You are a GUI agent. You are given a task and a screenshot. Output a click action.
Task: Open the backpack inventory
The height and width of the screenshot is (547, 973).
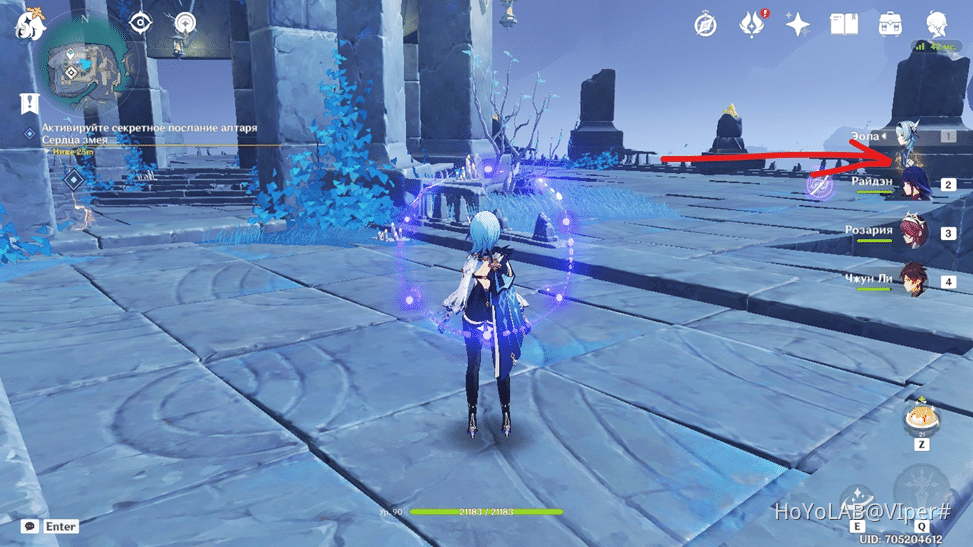tap(890, 25)
